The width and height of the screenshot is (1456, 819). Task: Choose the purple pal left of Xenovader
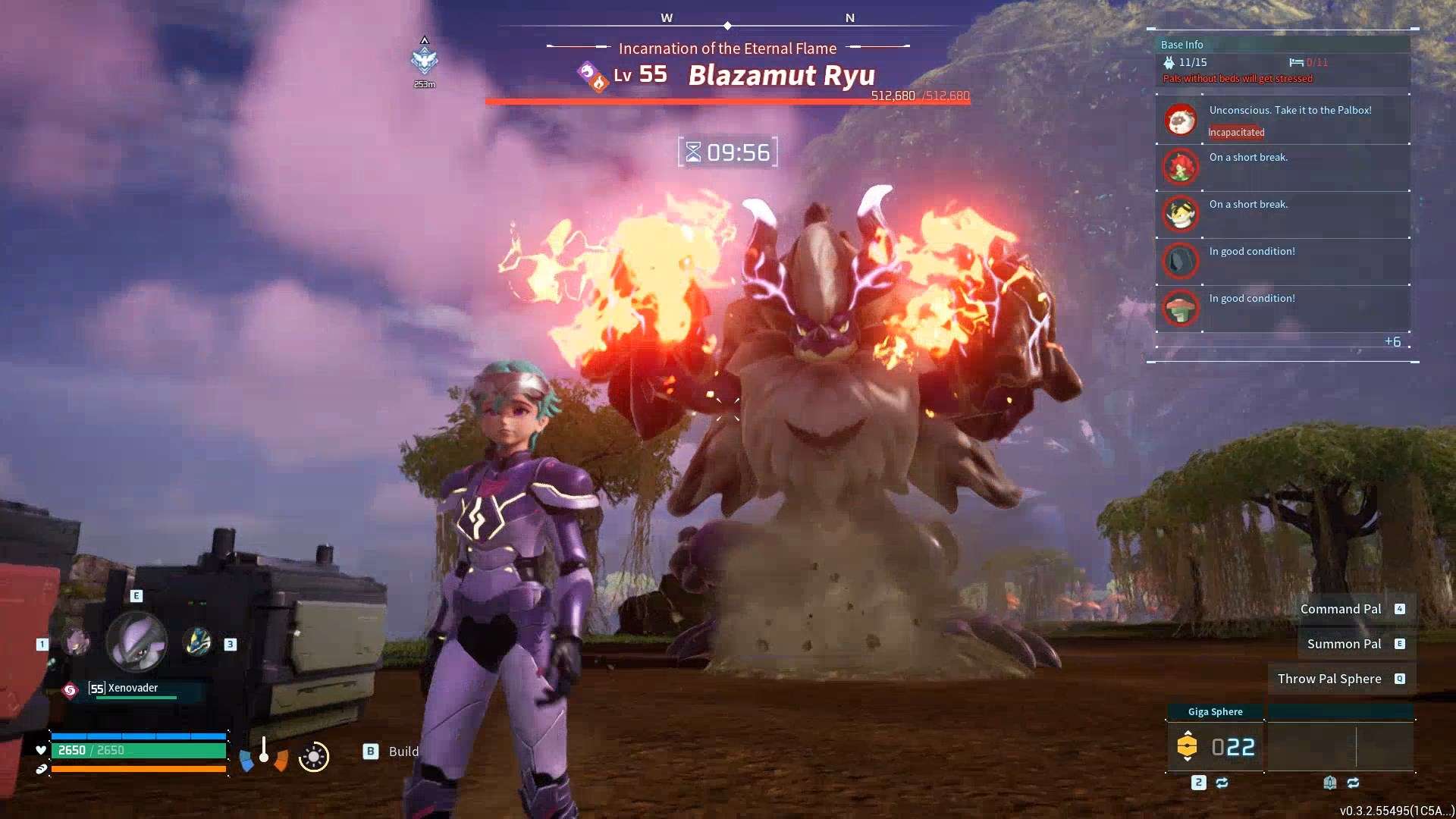click(x=75, y=643)
